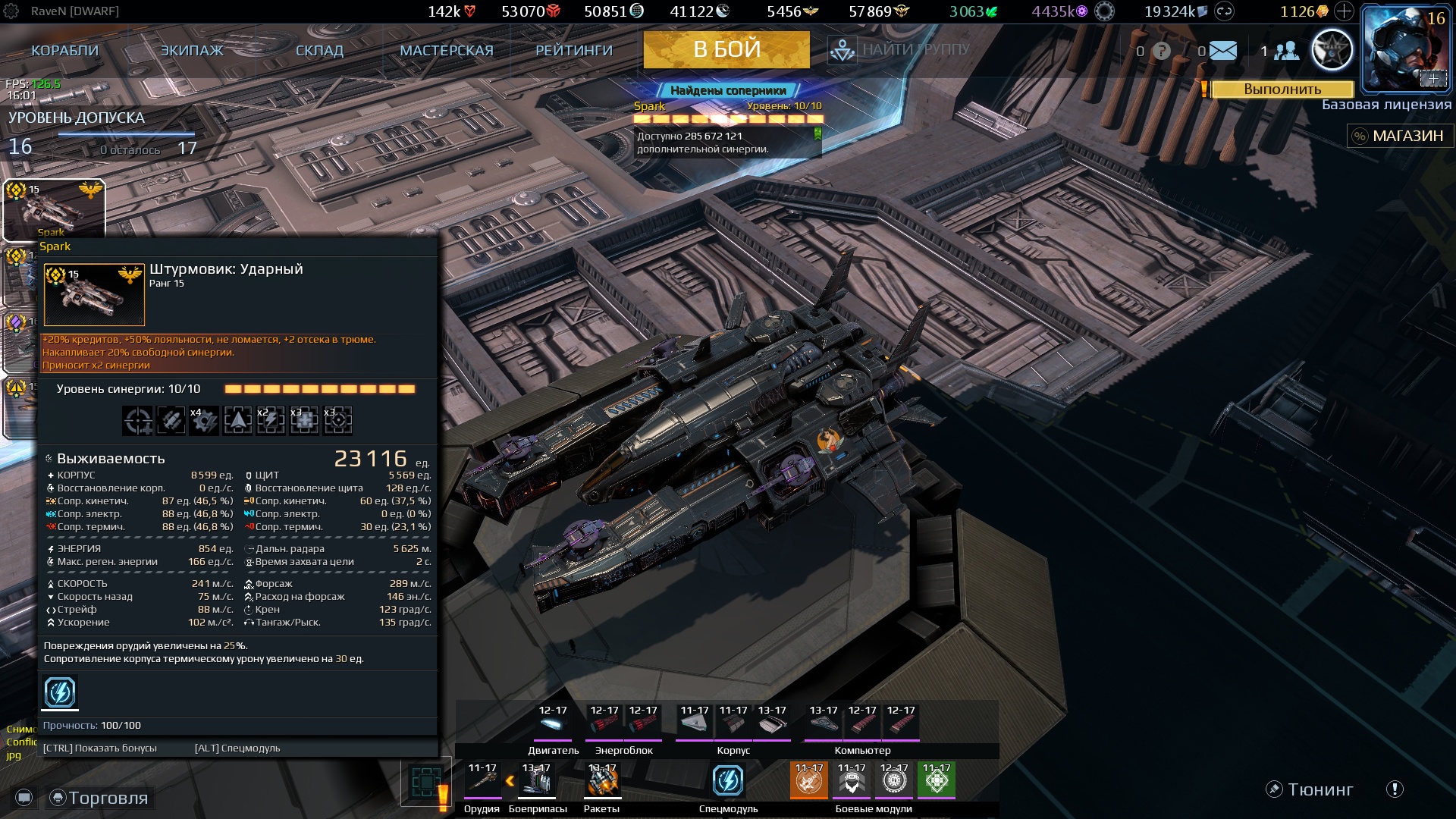This screenshot has height=819, width=1456.
Task: Select the Spark ship slot
Action: click(54, 209)
